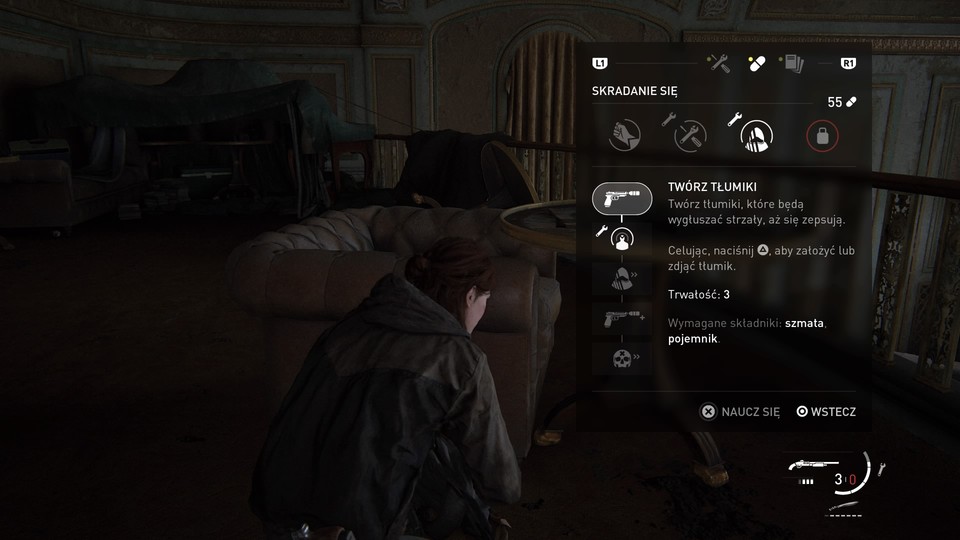Select the fist skill branch
Screen dimensions: 960x540
tap(624, 135)
